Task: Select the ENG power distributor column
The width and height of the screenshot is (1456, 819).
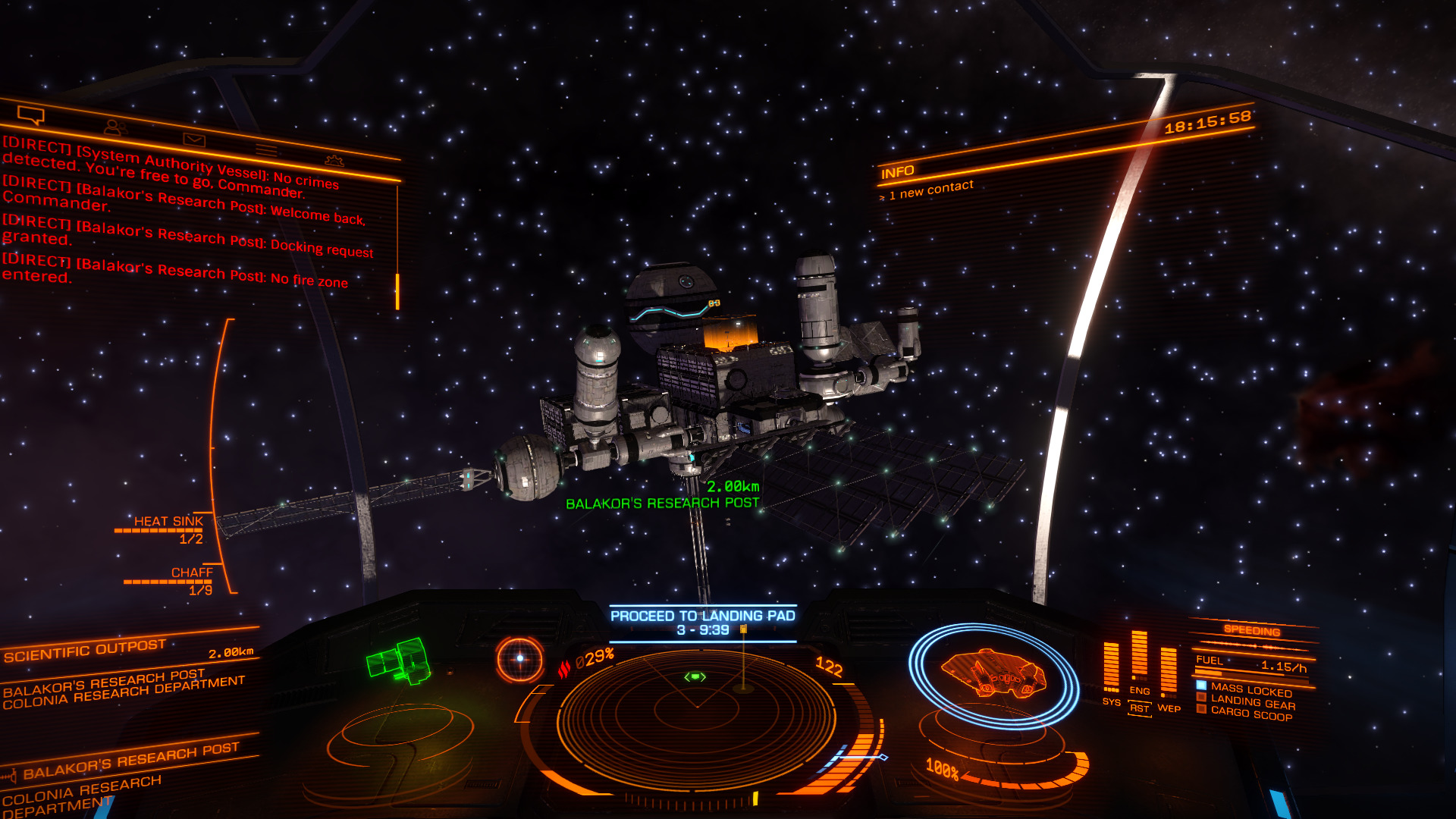Action: tap(1139, 658)
